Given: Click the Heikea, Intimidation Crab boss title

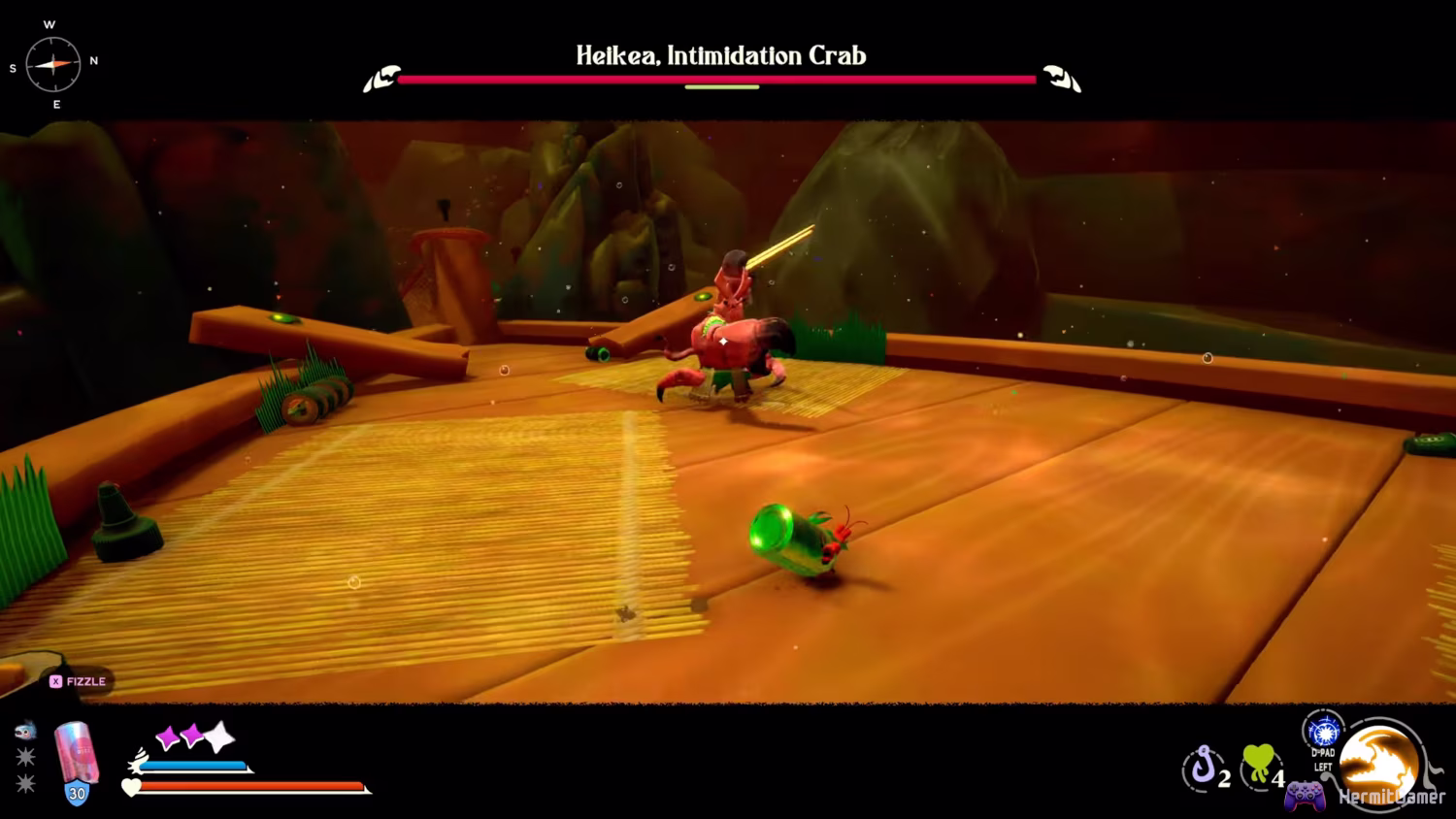Looking at the screenshot, I should coord(721,55).
